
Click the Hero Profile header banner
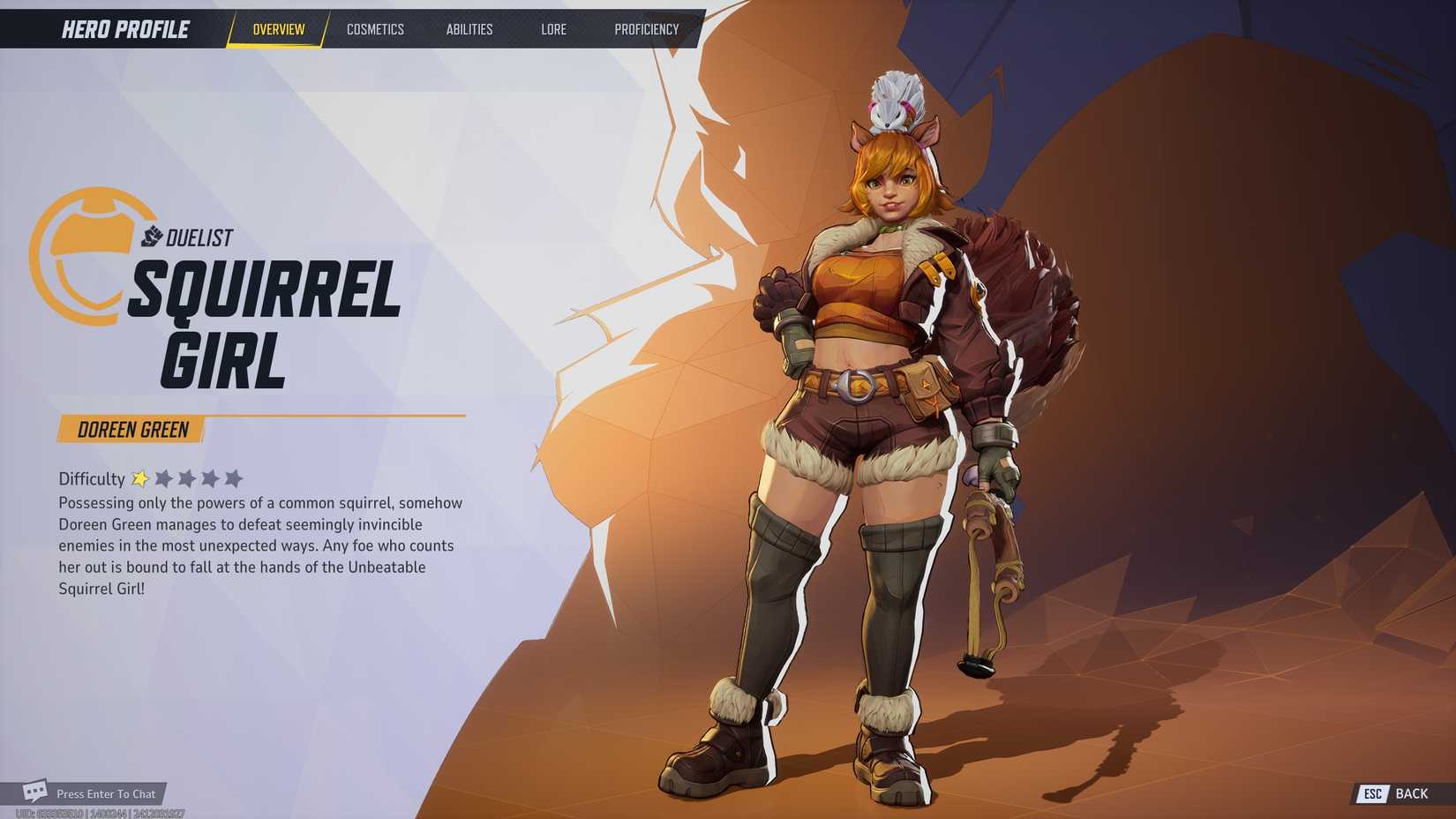point(124,28)
